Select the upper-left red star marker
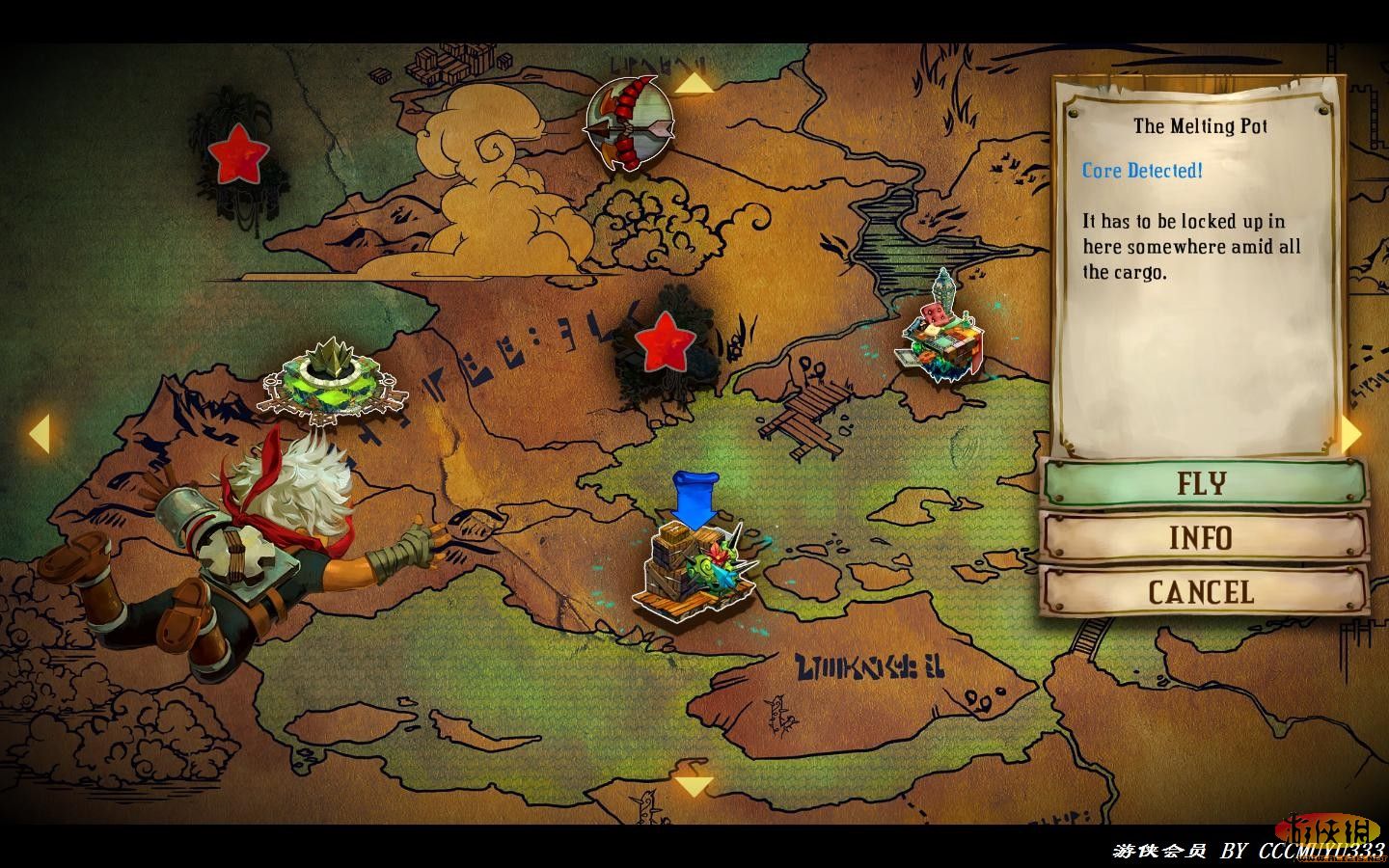 click(238, 154)
